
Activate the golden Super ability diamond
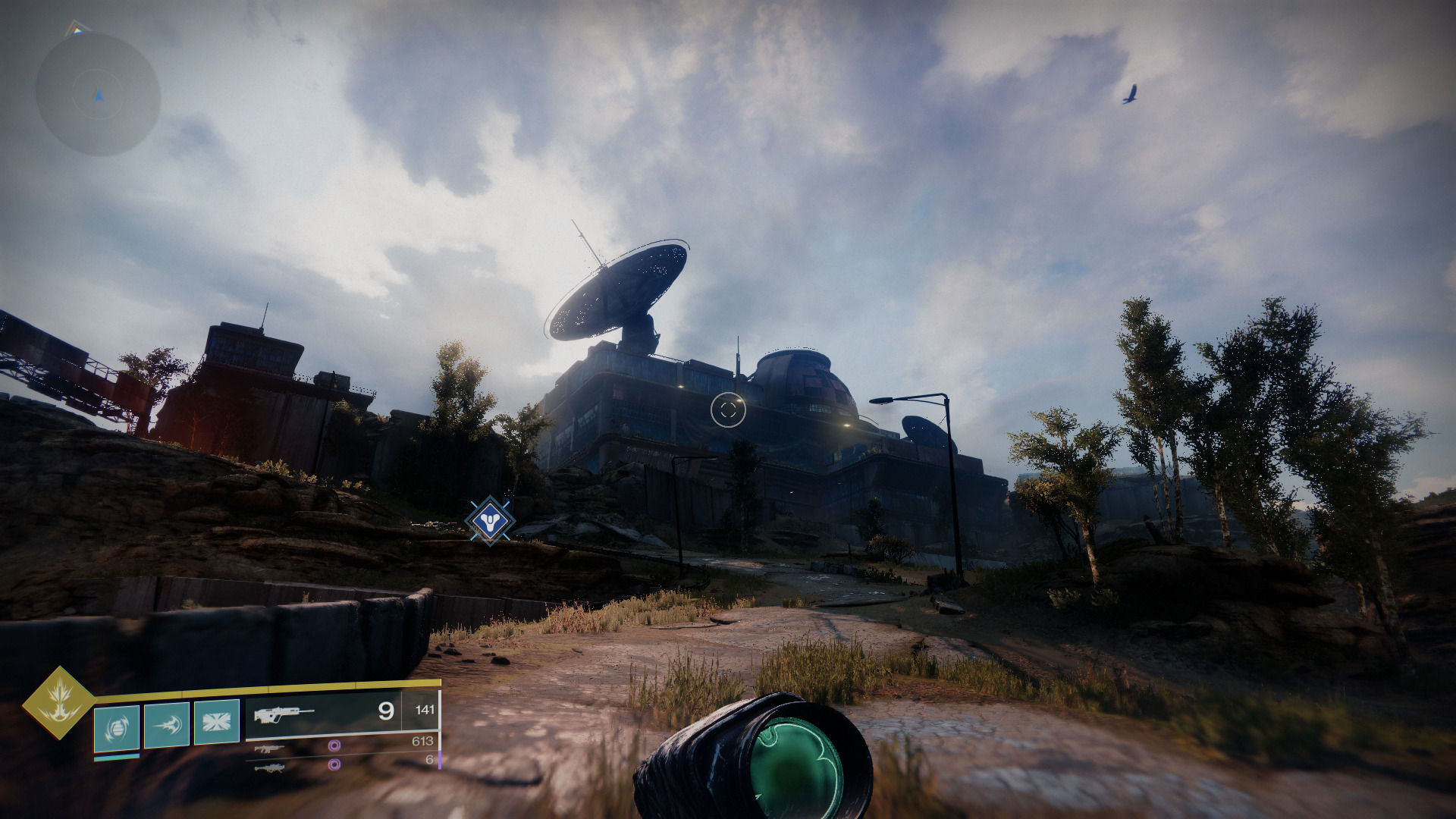pyautogui.click(x=58, y=702)
